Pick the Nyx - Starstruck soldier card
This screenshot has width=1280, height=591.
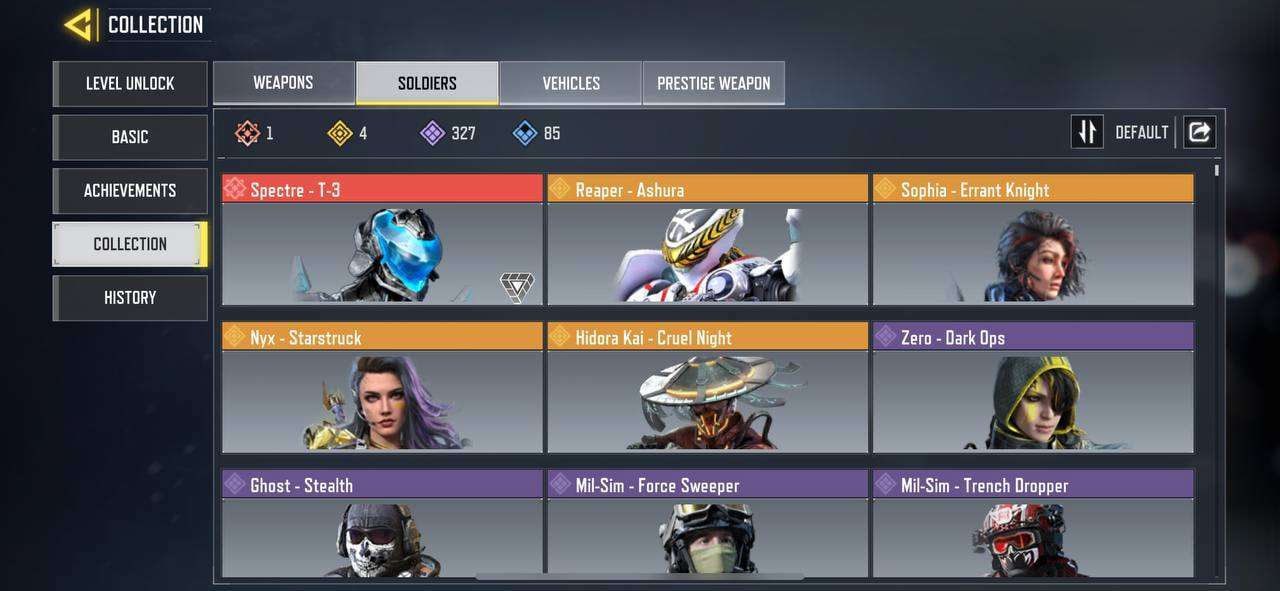[x=382, y=388]
